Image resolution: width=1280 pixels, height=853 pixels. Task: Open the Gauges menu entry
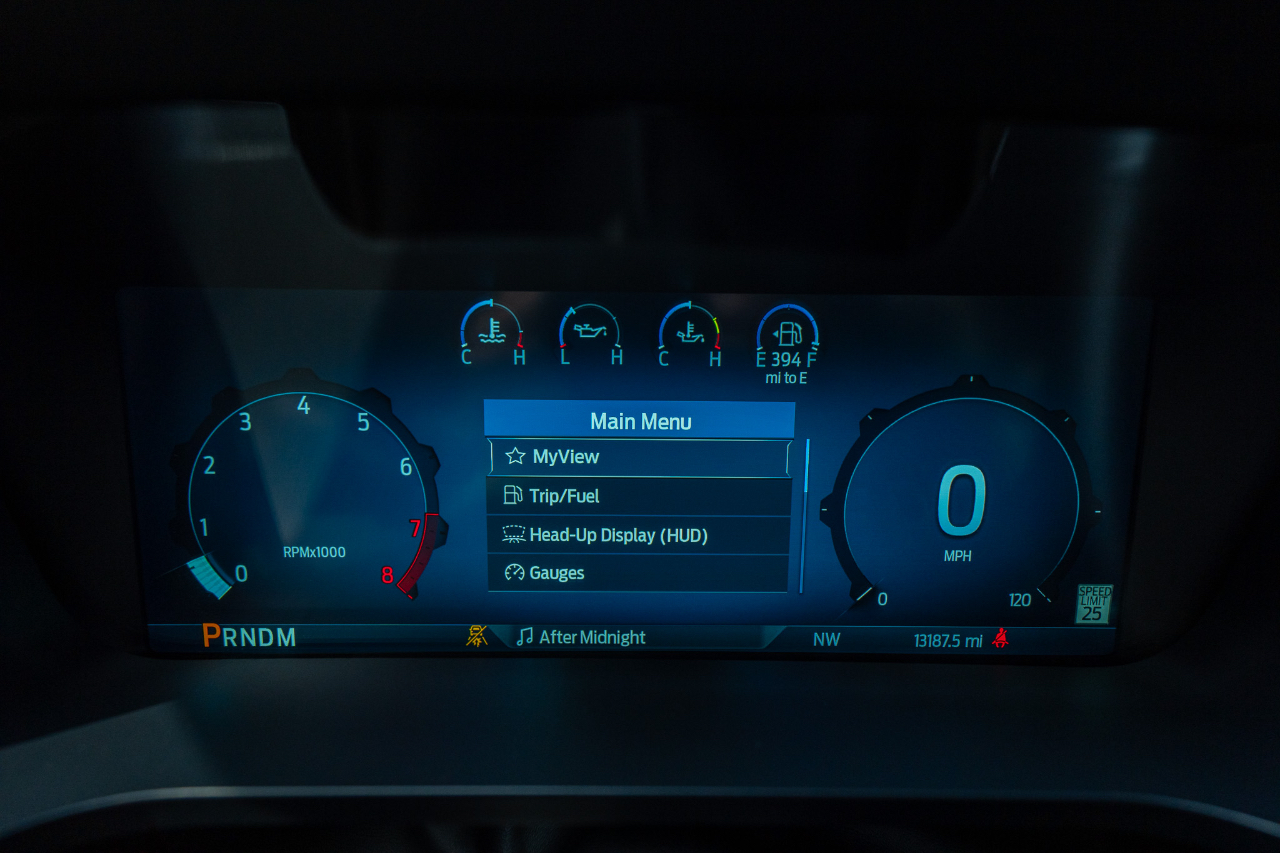[639, 573]
